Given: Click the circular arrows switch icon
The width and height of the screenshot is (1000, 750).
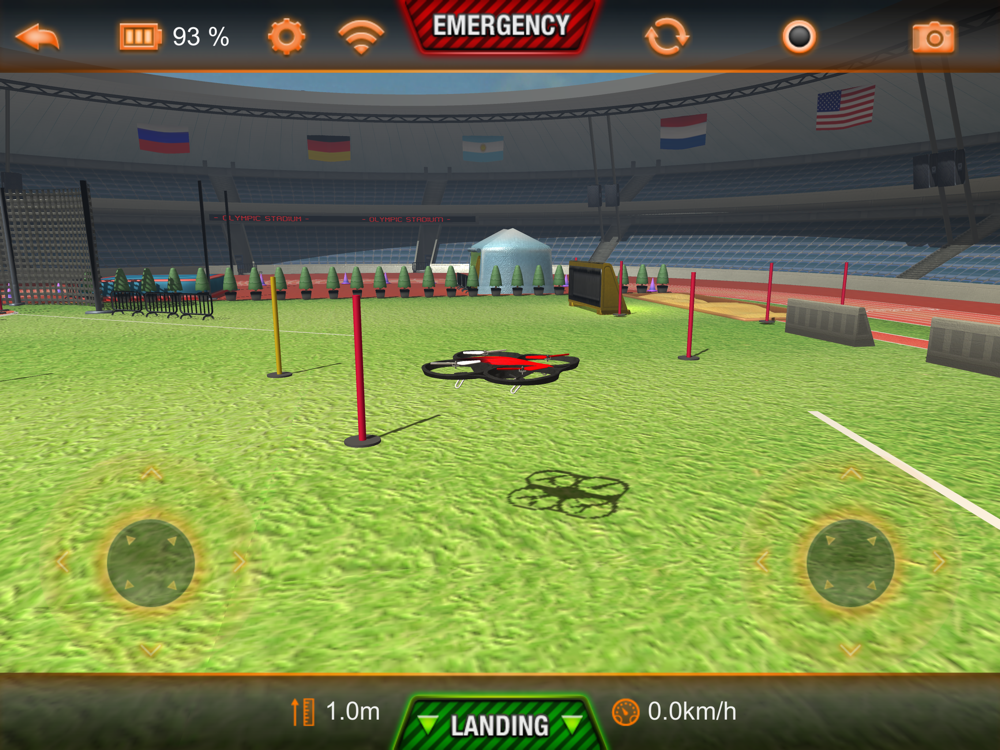Looking at the screenshot, I should coord(667,37).
